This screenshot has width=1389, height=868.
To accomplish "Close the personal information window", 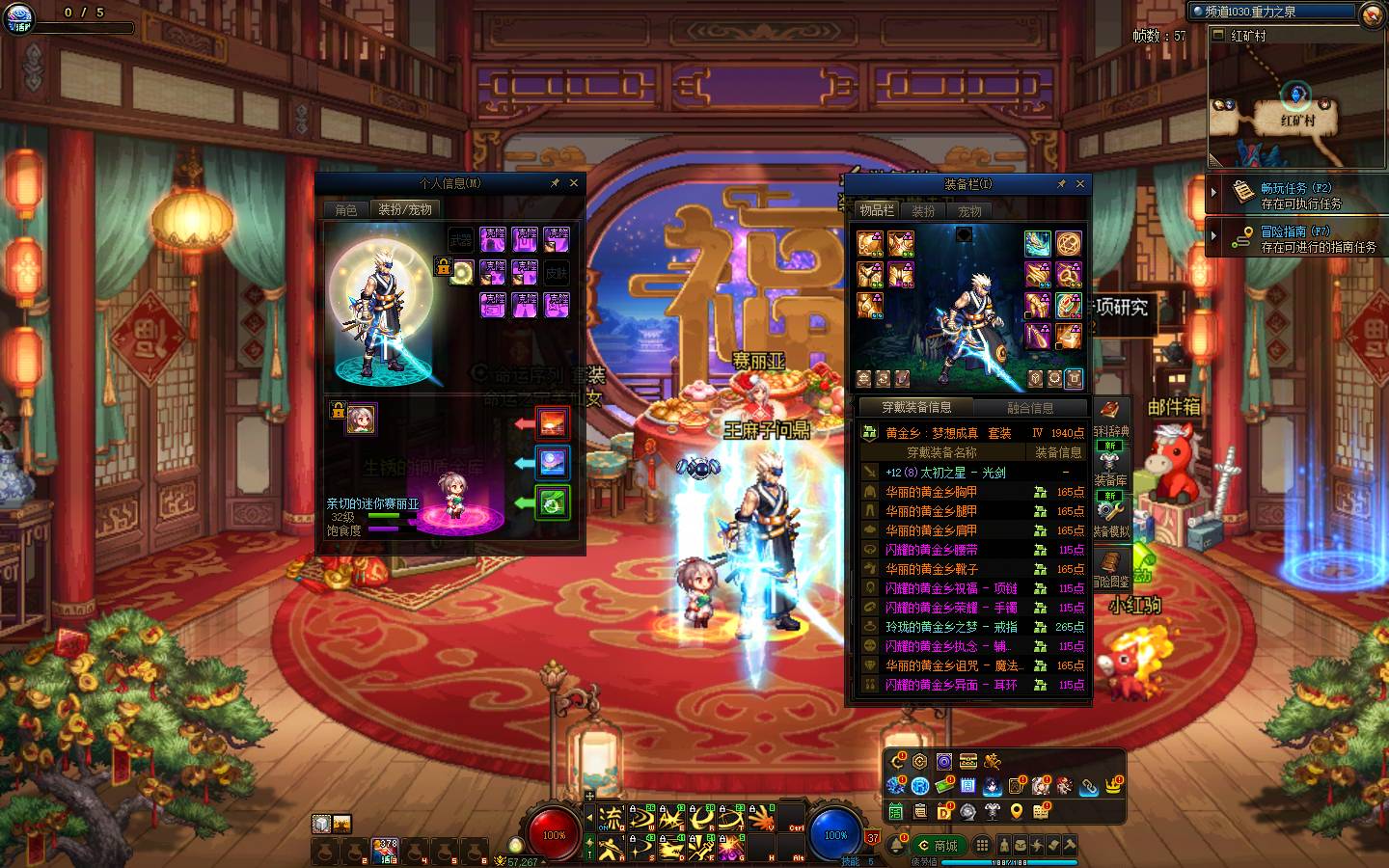I will (x=574, y=183).
